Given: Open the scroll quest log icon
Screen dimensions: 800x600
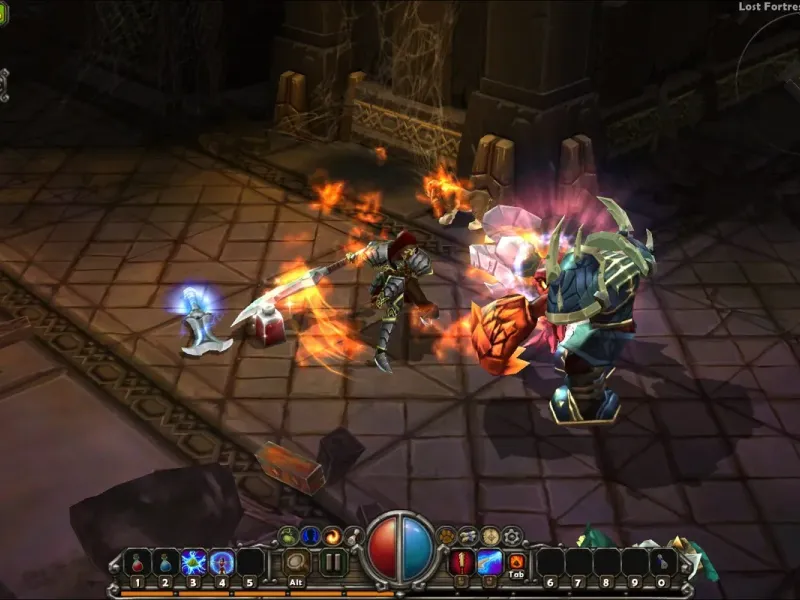Looking at the screenshot, I should point(468,536).
